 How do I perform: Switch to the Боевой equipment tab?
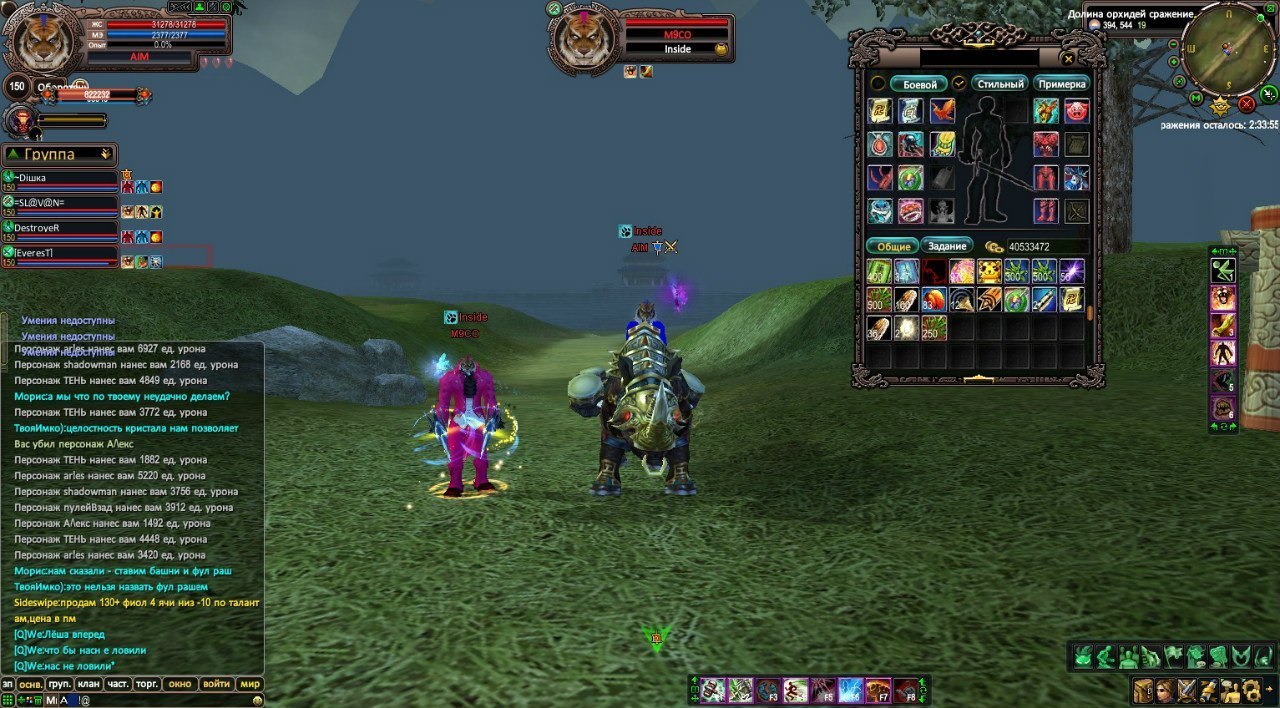pyautogui.click(x=918, y=85)
